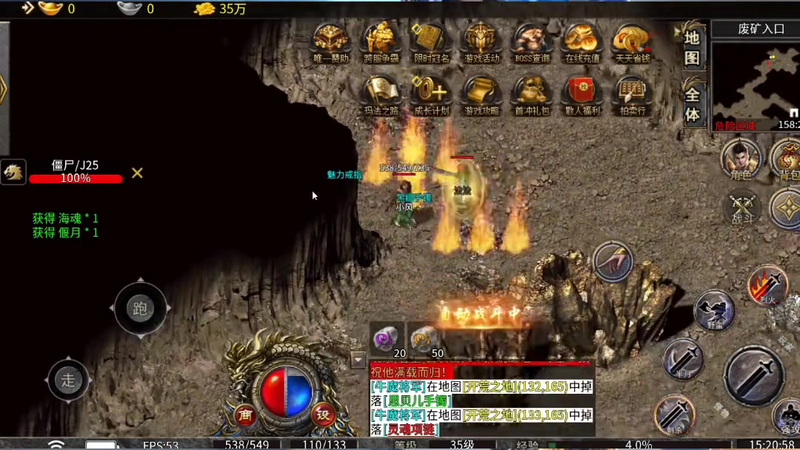Screen dimensions: 800x450
Task: Open the 跨服争霸 cross-server icon
Action: tap(381, 42)
